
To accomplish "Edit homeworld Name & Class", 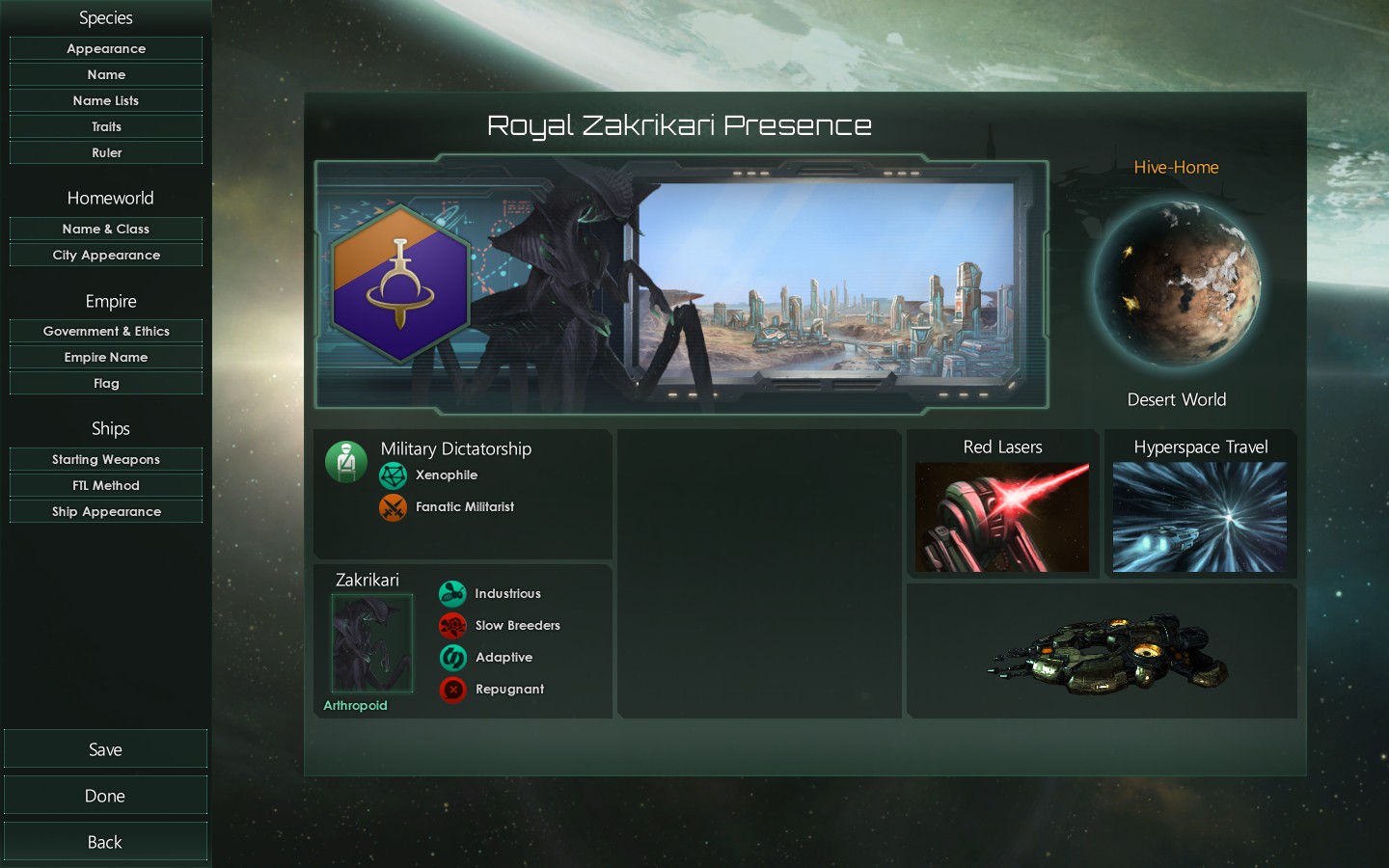I will click(106, 229).
